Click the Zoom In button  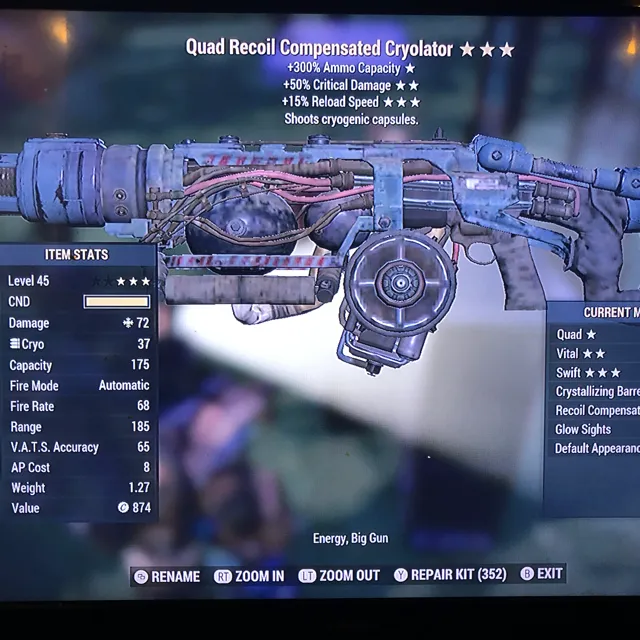tap(250, 576)
